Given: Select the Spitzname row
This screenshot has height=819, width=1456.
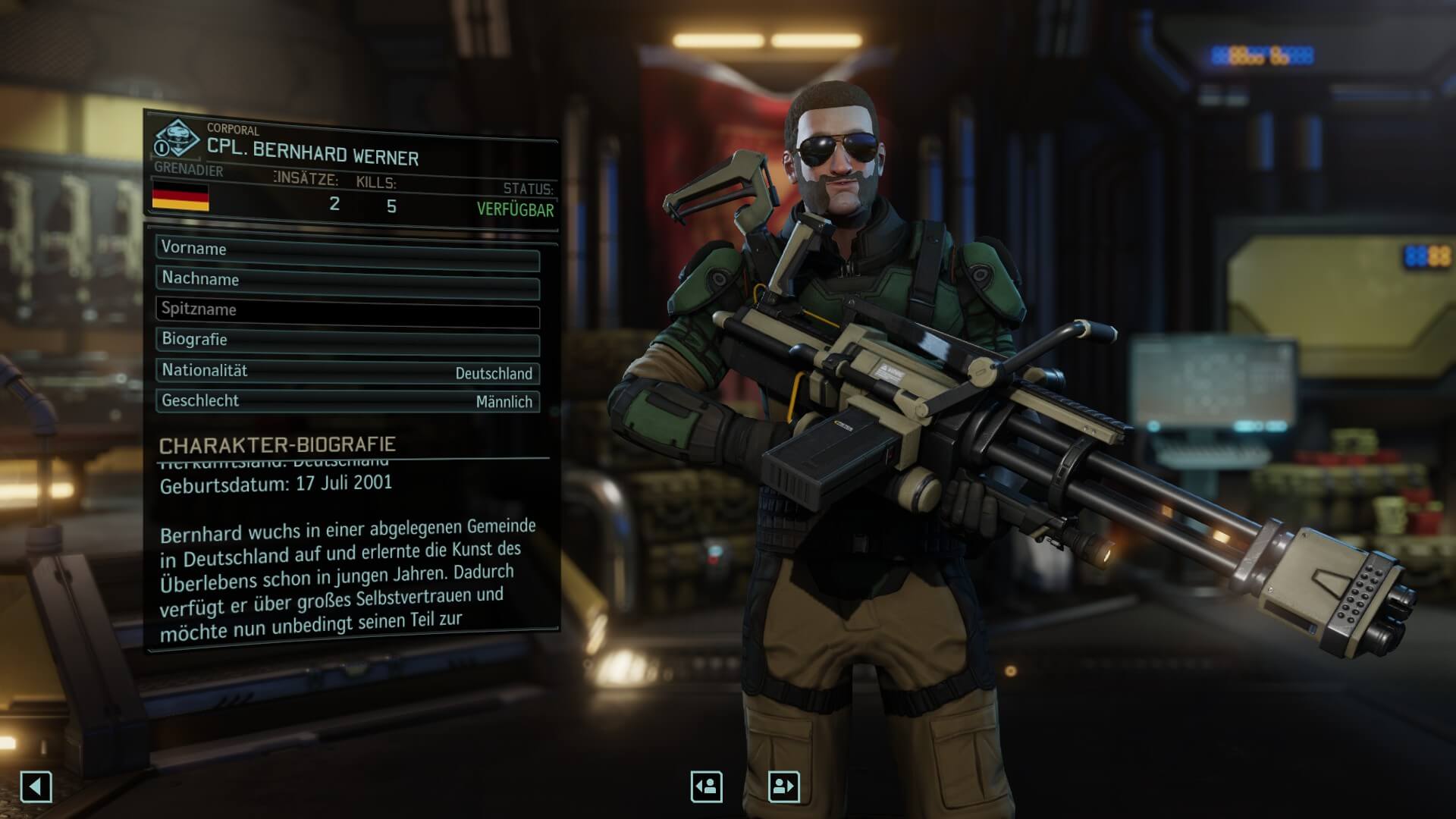Looking at the screenshot, I should tap(347, 310).
